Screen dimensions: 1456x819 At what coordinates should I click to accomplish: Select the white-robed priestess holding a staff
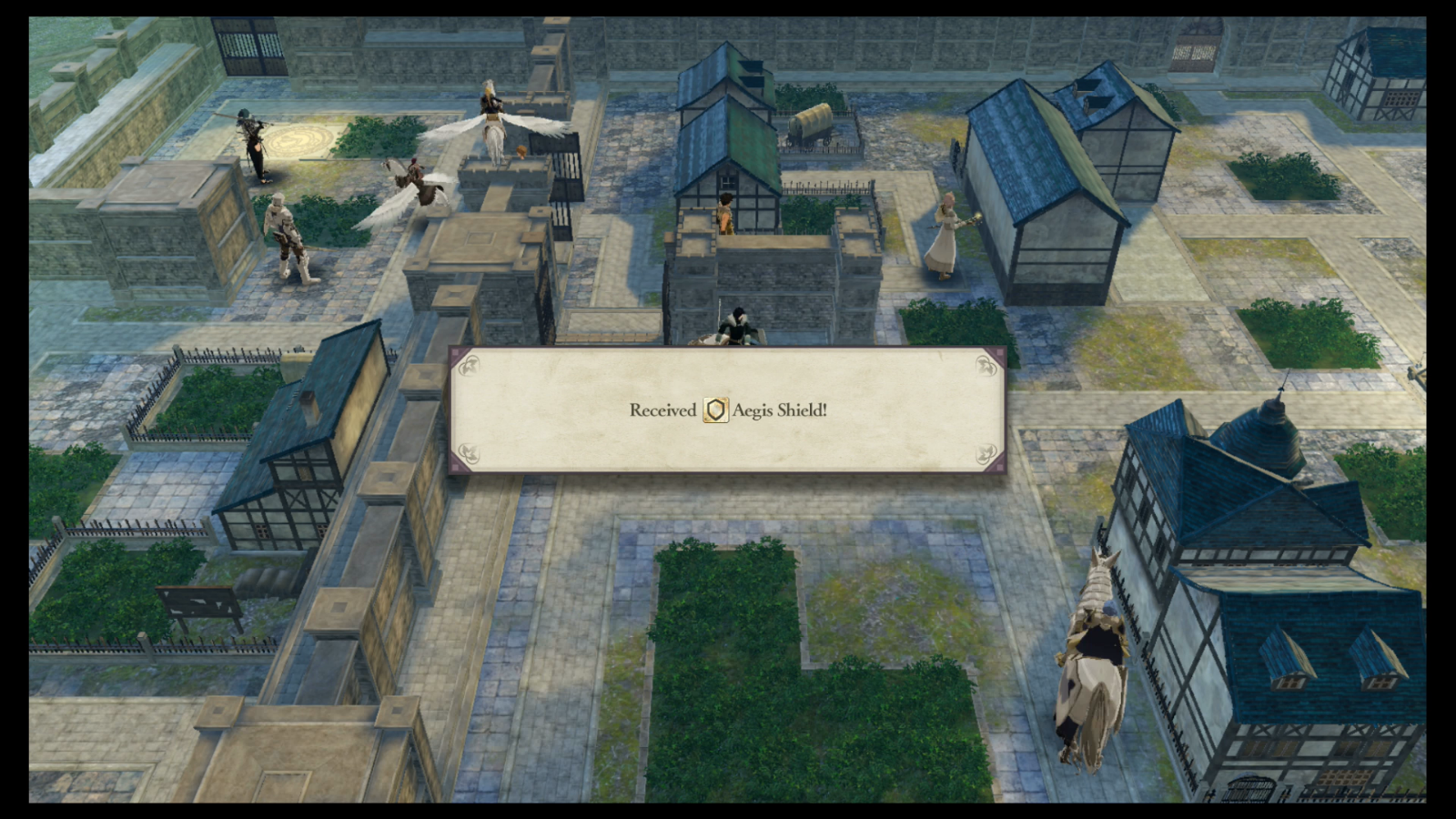[946, 232]
